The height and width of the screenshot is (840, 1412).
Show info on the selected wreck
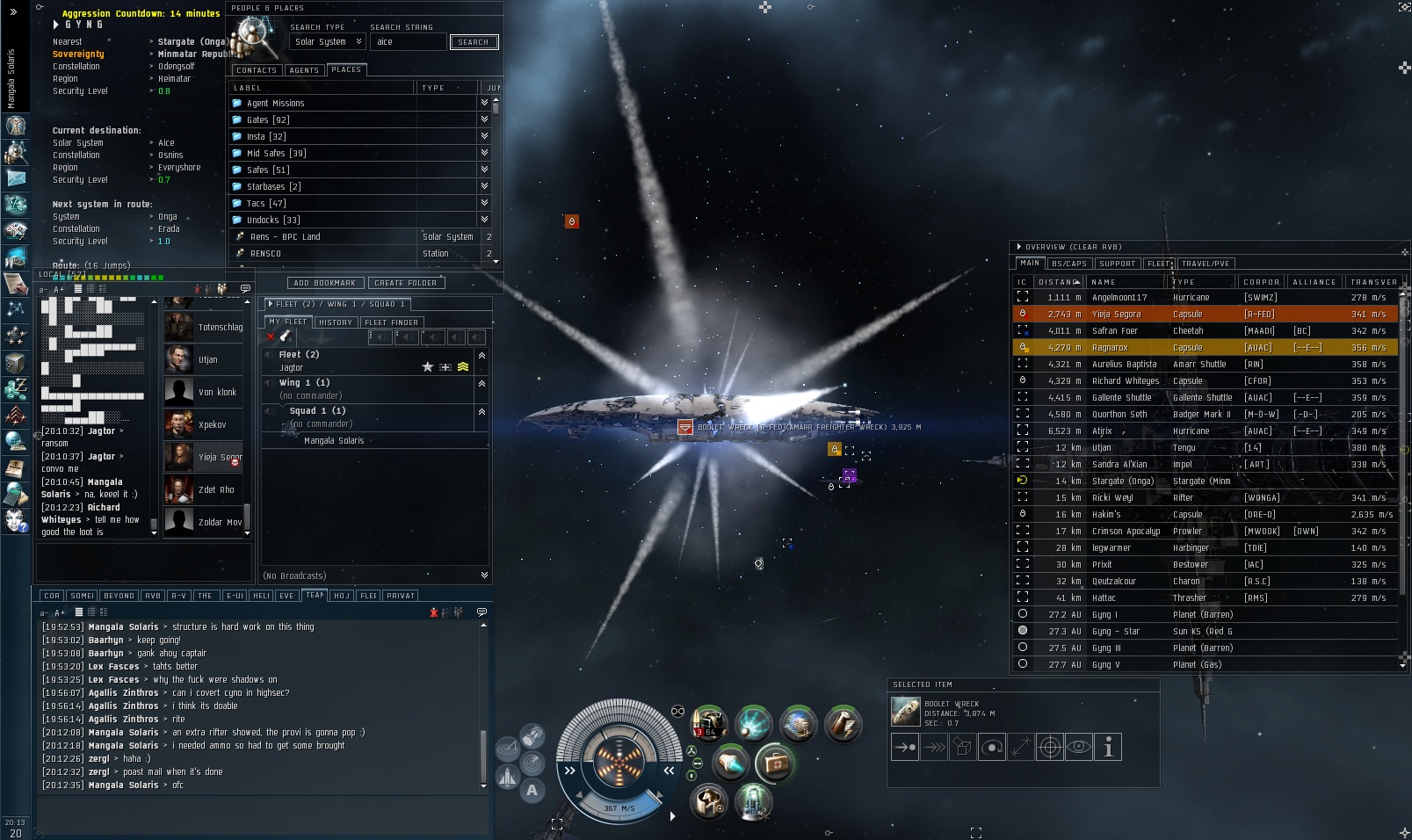tap(1108, 748)
